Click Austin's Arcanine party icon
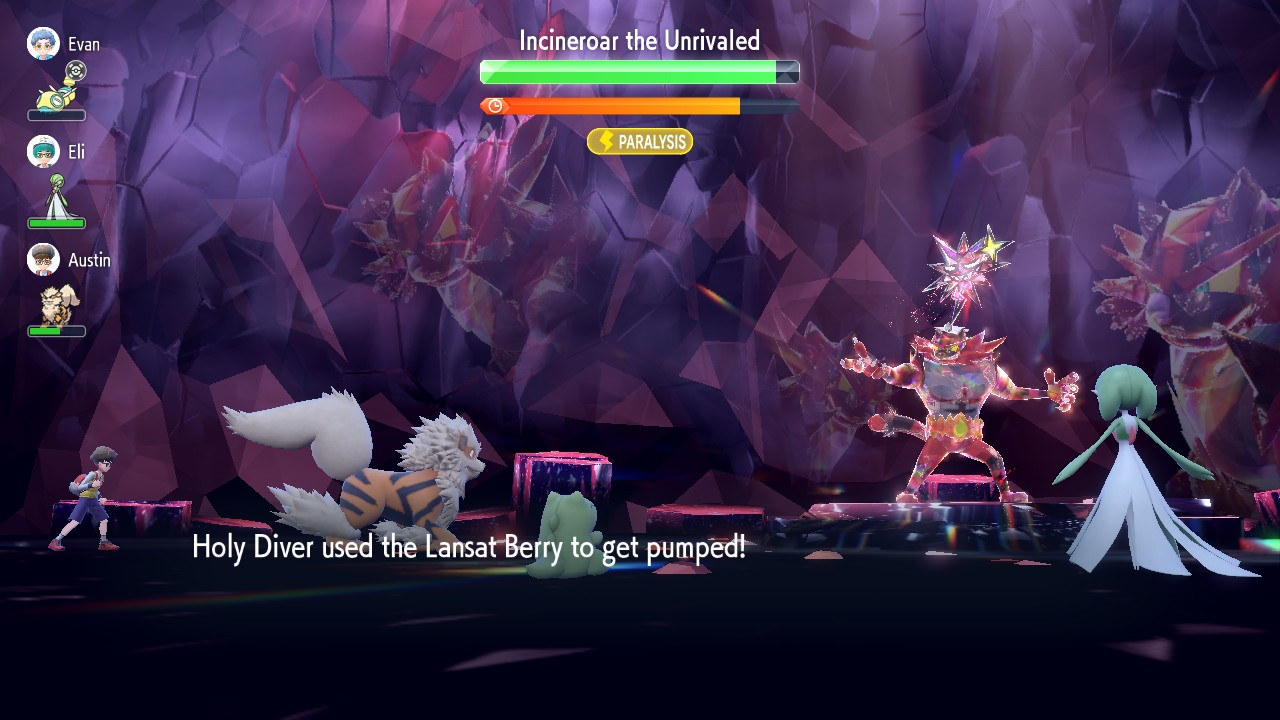 pyautogui.click(x=55, y=304)
